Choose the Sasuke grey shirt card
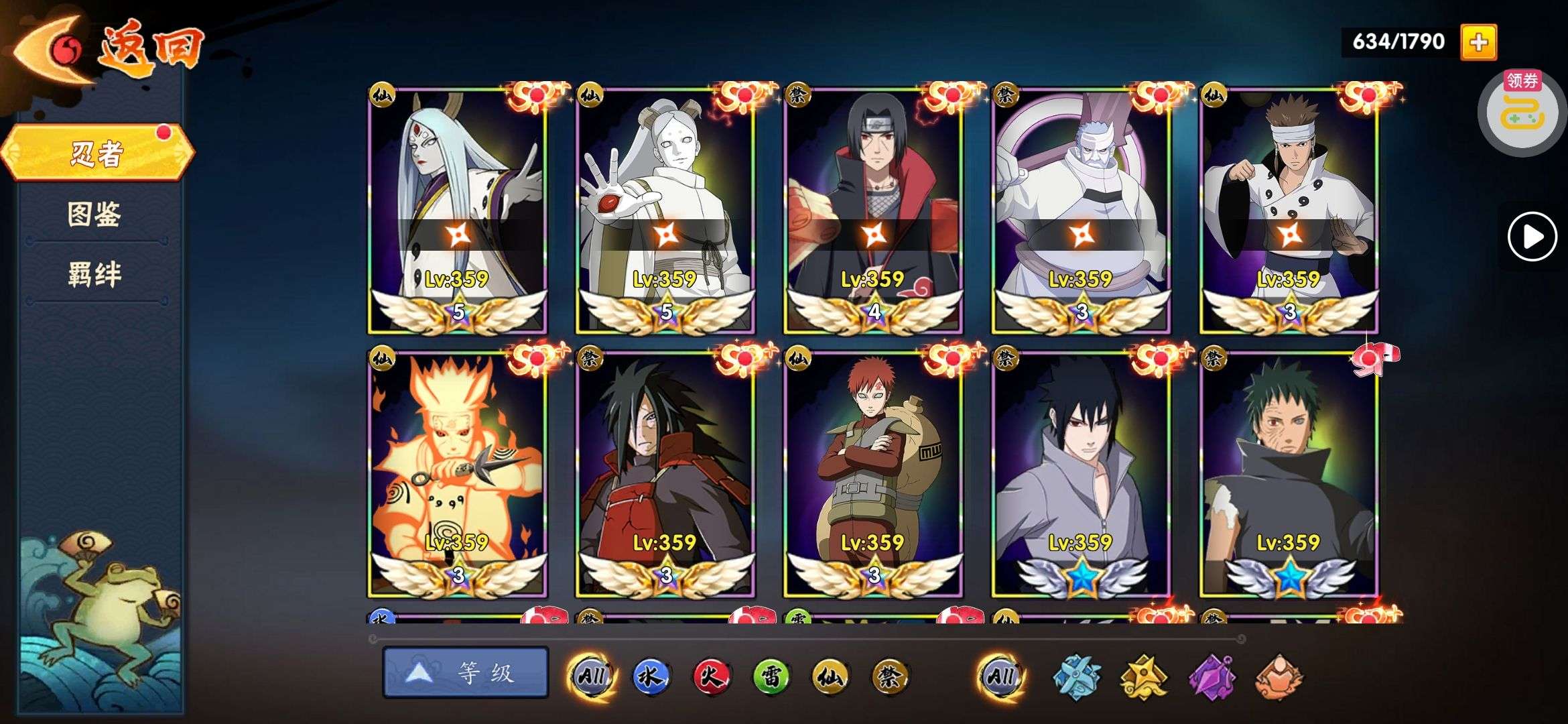The height and width of the screenshot is (724, 1568). 1081,473
